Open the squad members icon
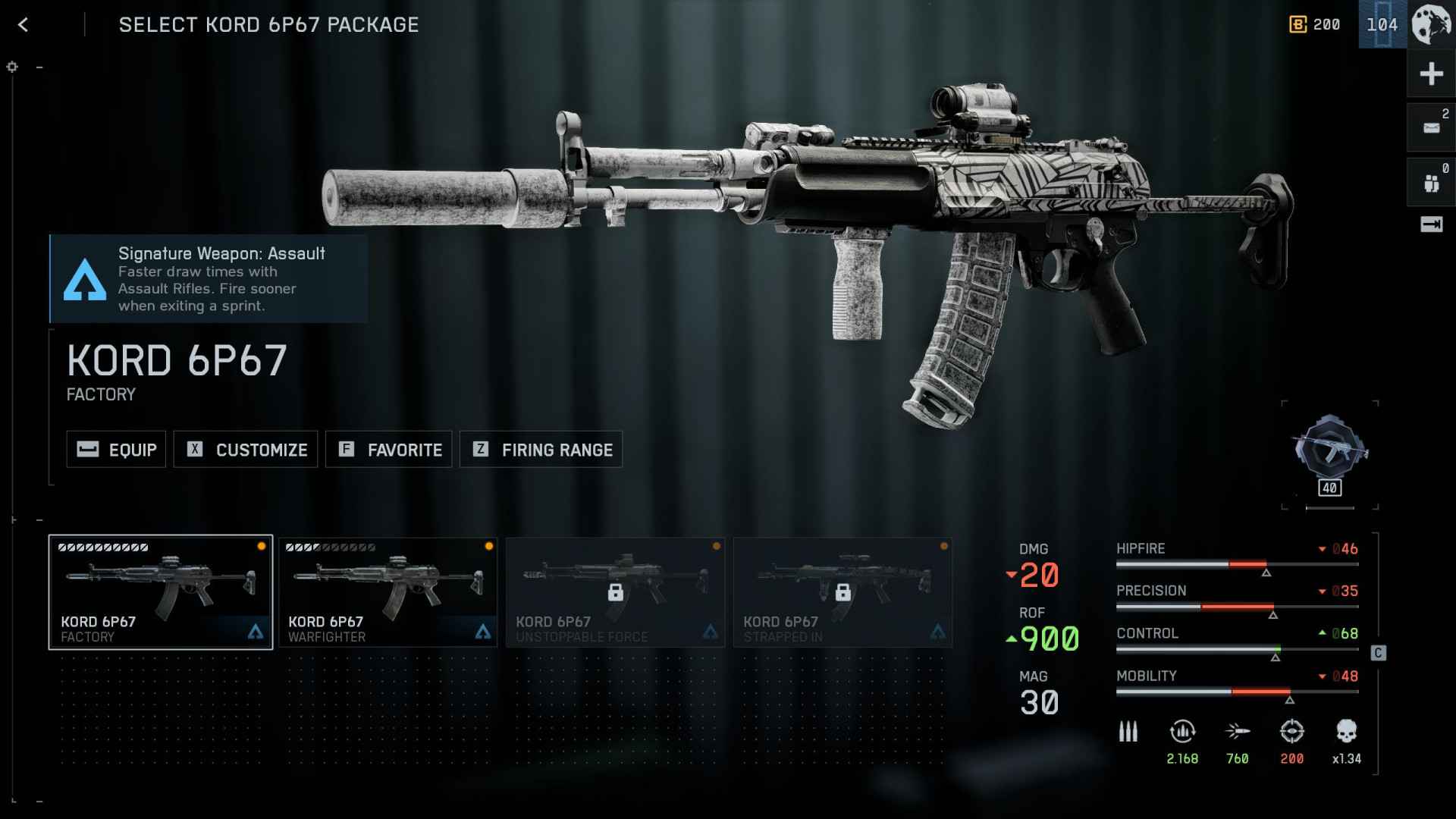The width and height of the screenshot is (1456, 819). click(x=1431, y=183)
